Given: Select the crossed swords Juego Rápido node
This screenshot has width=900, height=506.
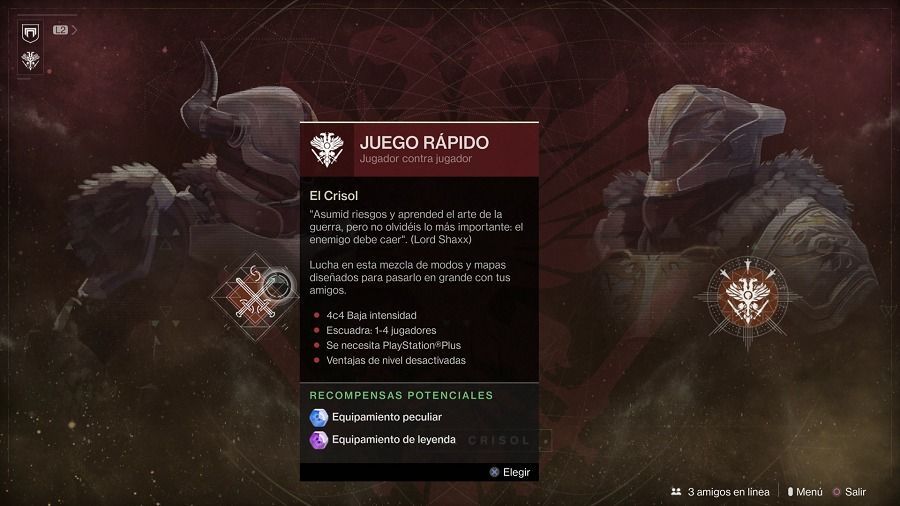Looking at the screenshot, I should 252,294.
